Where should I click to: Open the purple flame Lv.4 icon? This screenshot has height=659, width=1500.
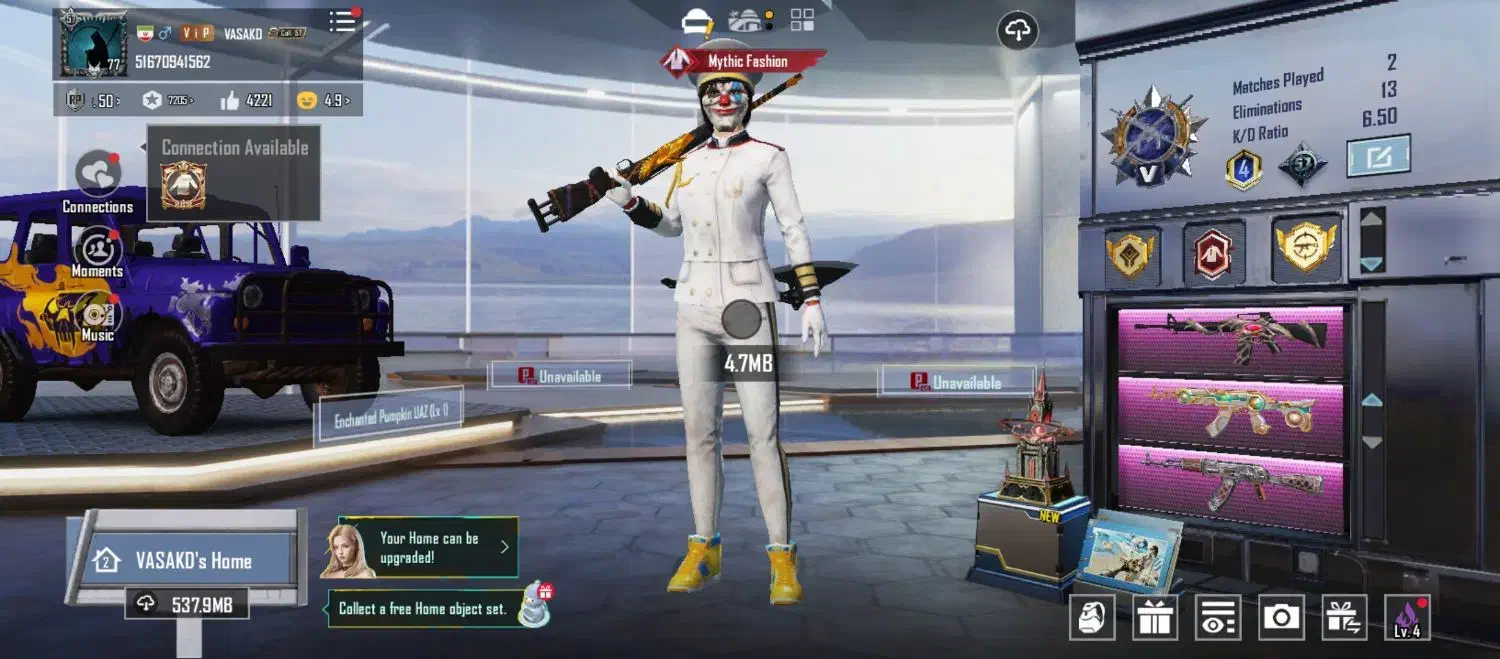click(1407, 617)
